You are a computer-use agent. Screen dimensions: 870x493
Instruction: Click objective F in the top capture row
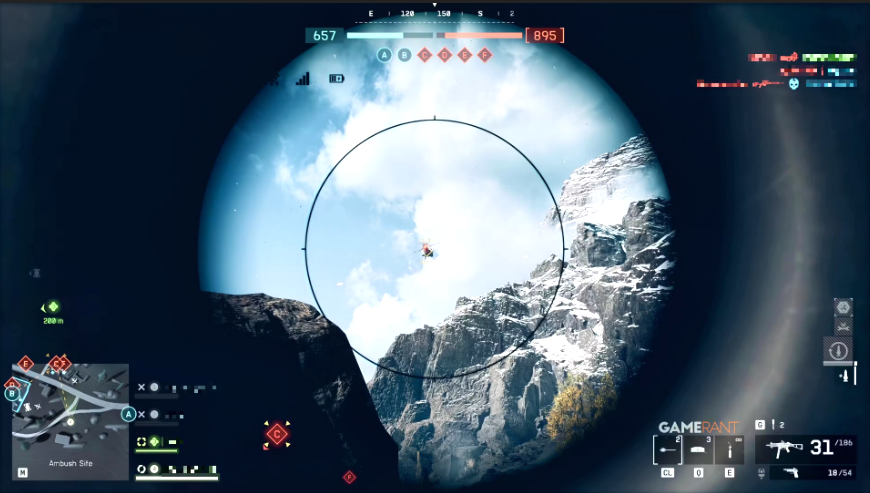pyautogui.click(x=485, y=55)
